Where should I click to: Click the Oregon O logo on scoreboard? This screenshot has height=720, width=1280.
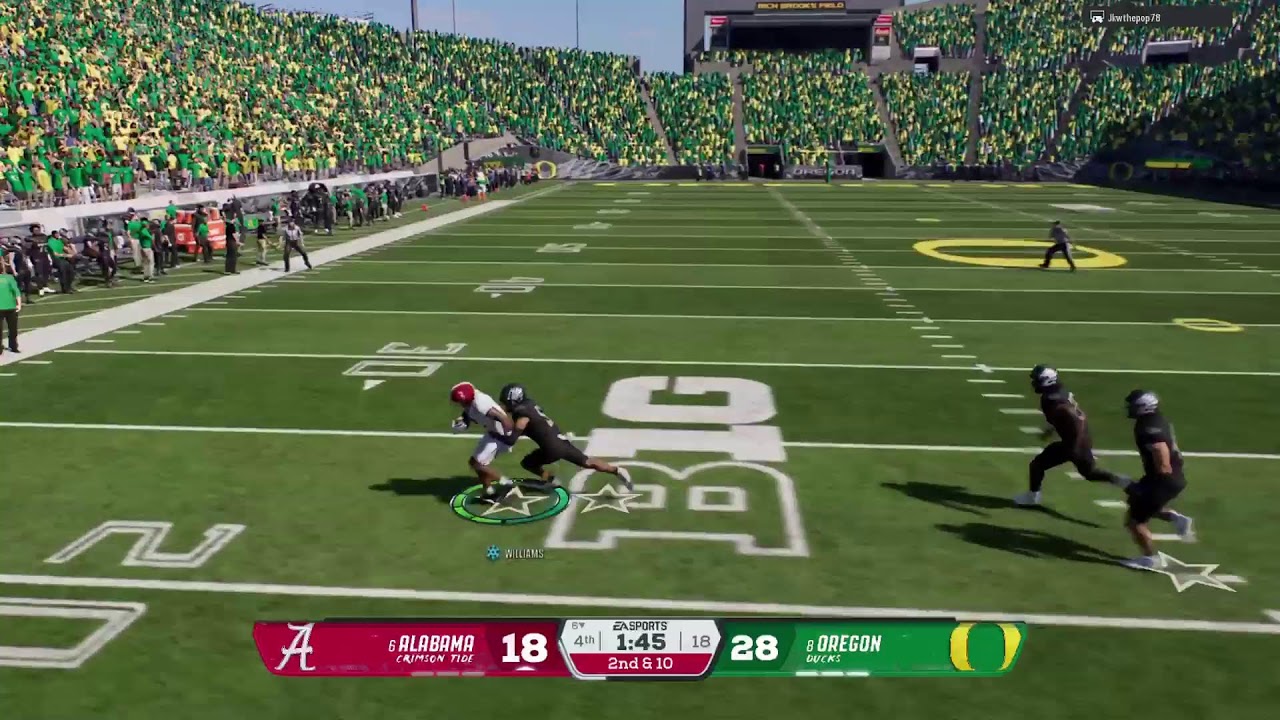coord(984,647)
